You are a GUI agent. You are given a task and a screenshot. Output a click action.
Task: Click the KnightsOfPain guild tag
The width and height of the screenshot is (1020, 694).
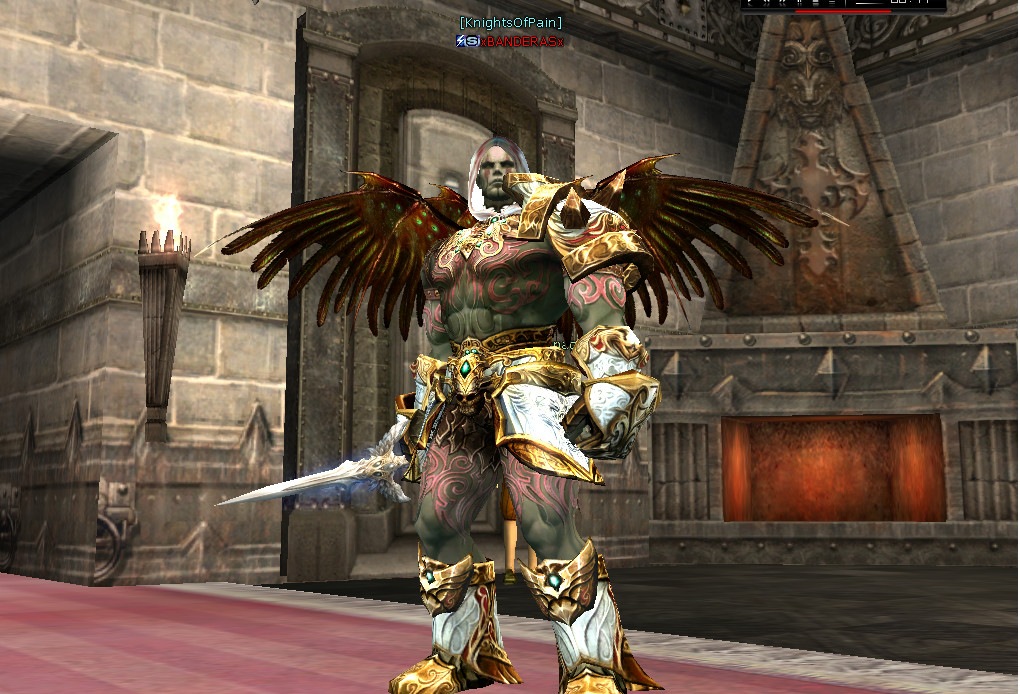[510, 22]
